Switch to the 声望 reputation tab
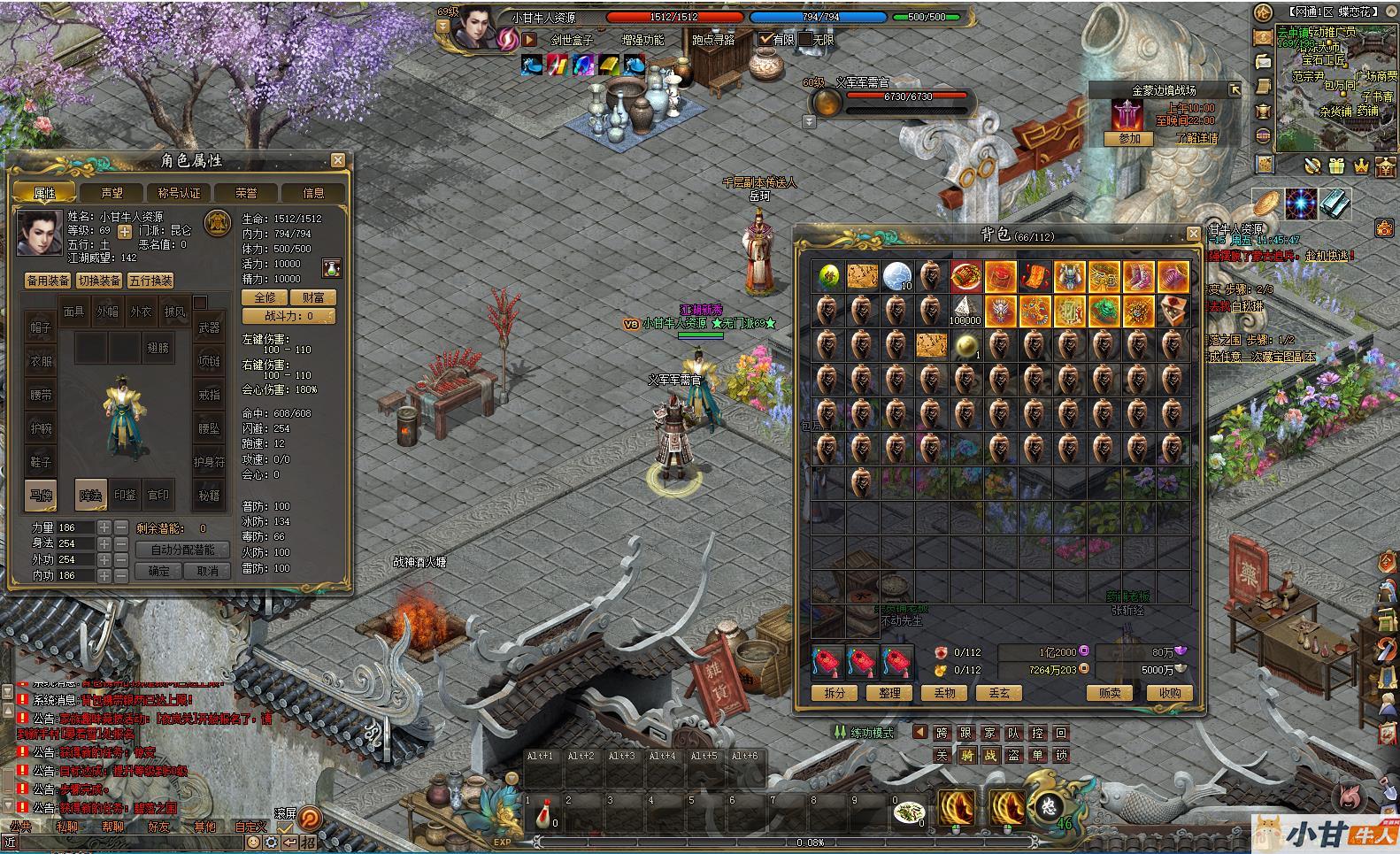 pyautogui.click(x=112, y=193)
